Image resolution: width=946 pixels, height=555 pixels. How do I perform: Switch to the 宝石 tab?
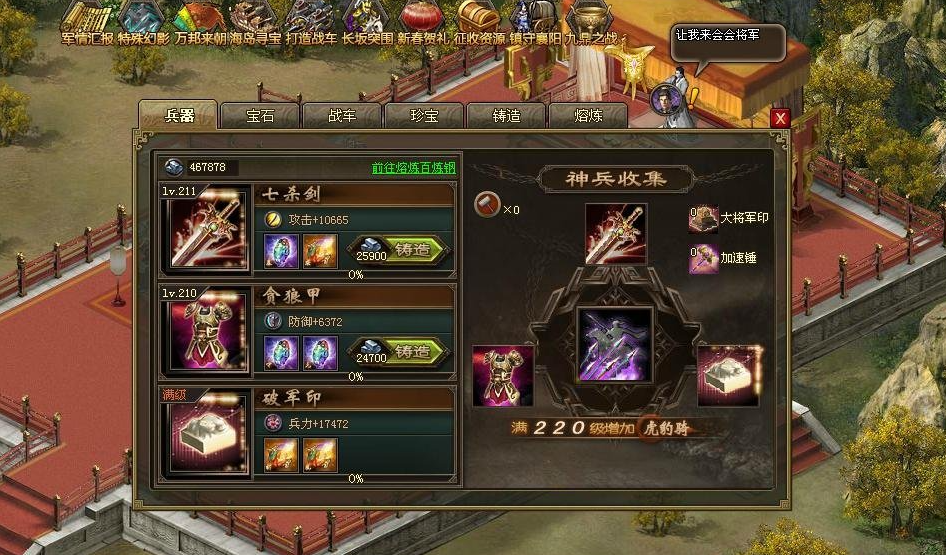click(260, 115)
